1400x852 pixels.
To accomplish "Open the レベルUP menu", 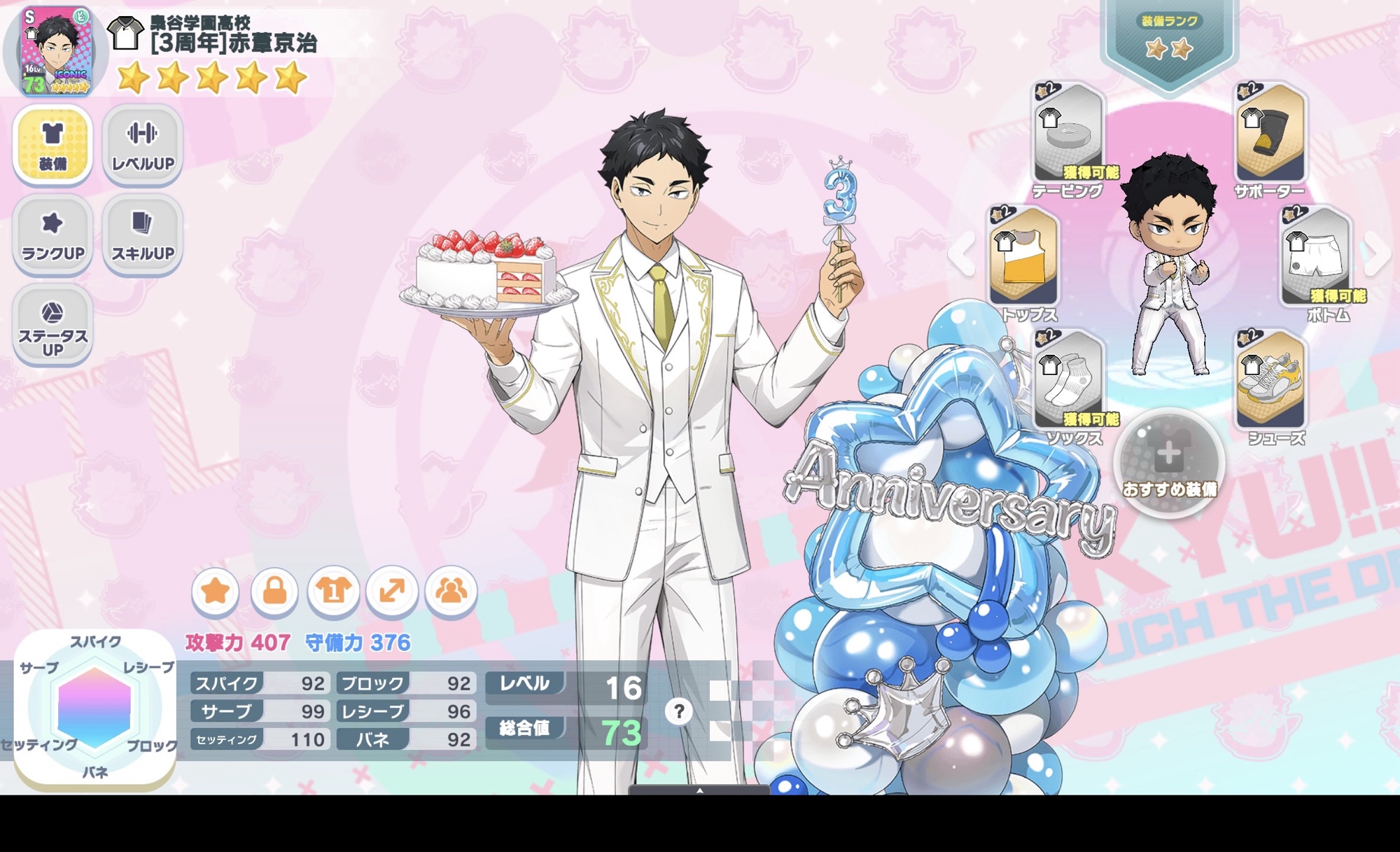I will (x=143, y=144).
